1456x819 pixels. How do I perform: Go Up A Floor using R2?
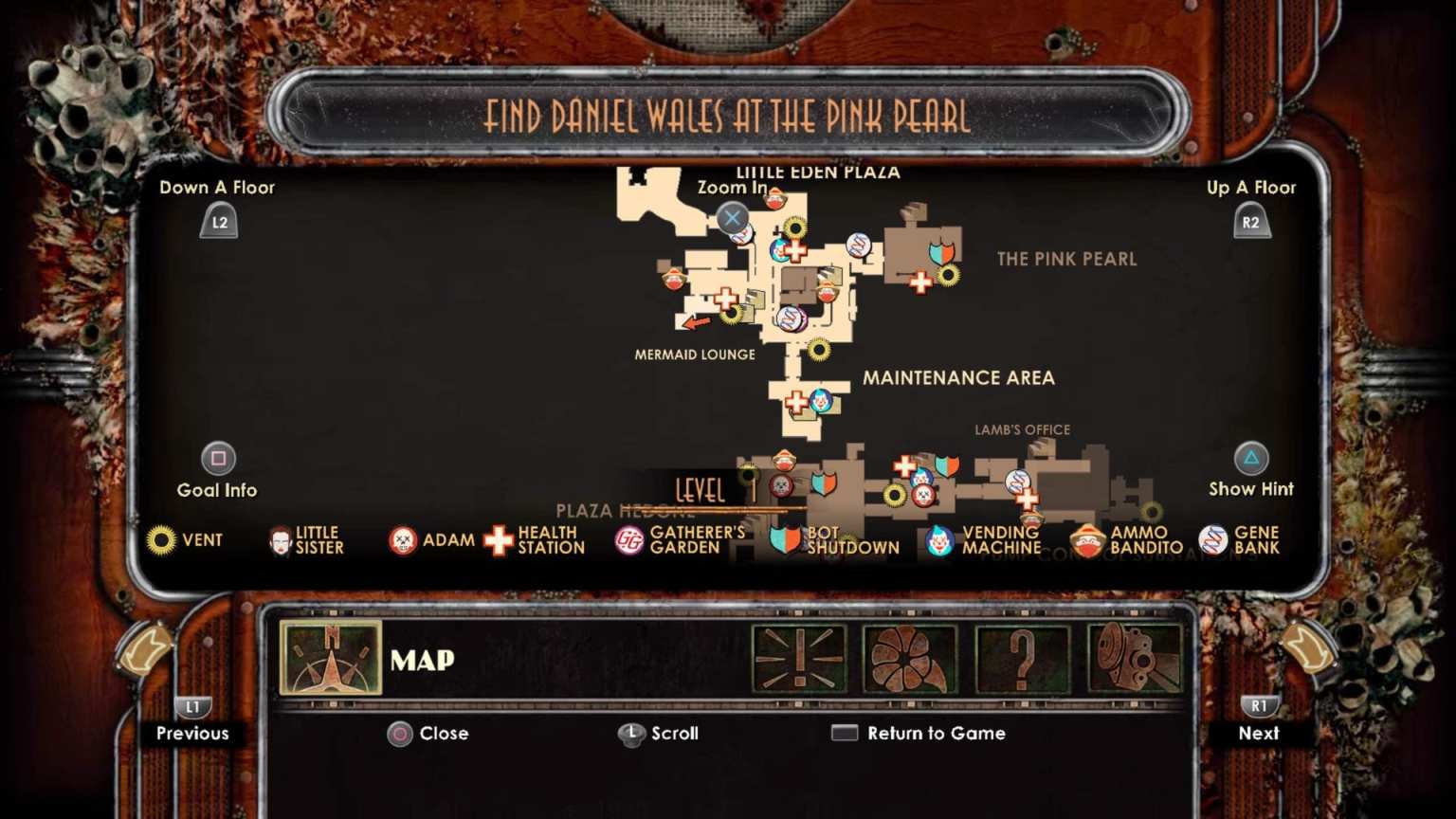pos(1252,222)
